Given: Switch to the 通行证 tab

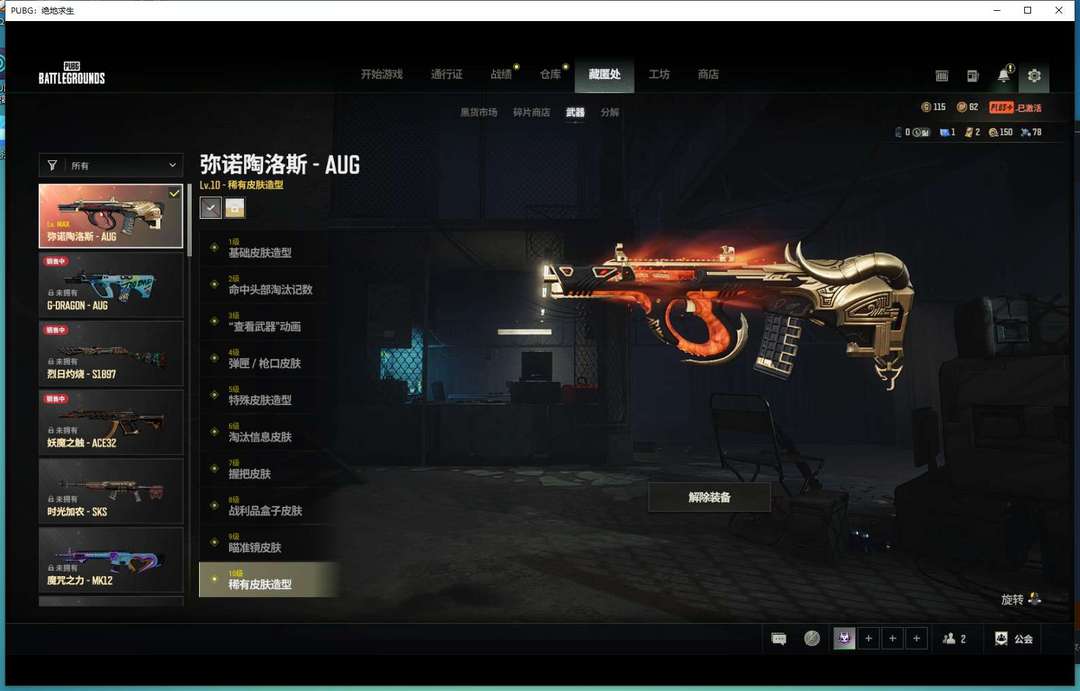Looking at the screenshot, I should [446, 75].
